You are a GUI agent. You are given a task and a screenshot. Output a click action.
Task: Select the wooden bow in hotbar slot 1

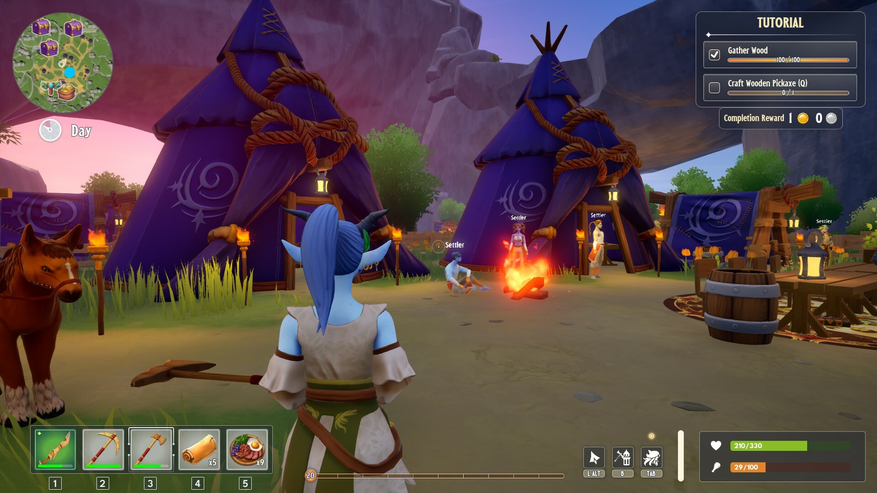click(55, 449)
